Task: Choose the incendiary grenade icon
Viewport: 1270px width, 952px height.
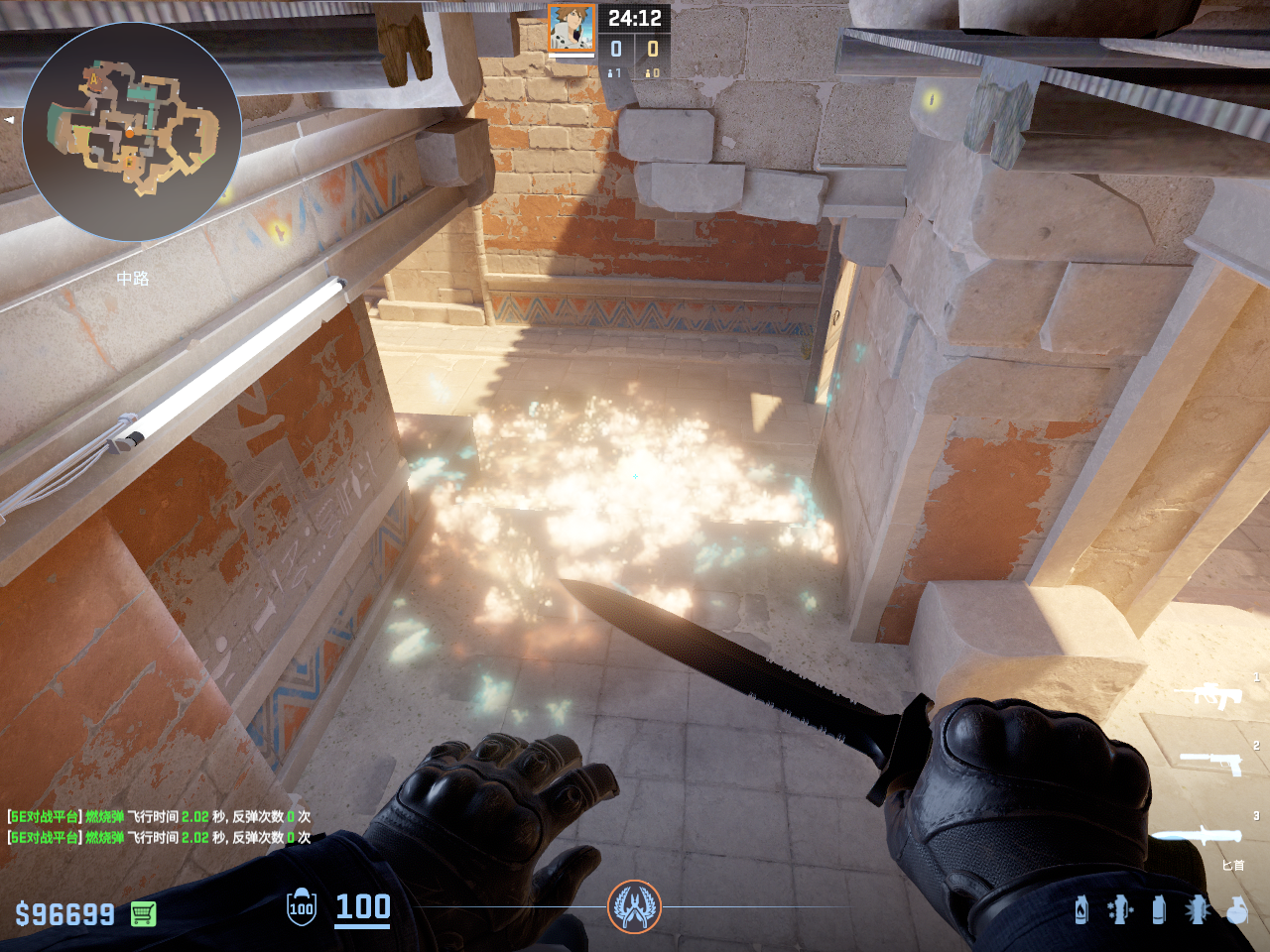Action: coord(1081,909)
